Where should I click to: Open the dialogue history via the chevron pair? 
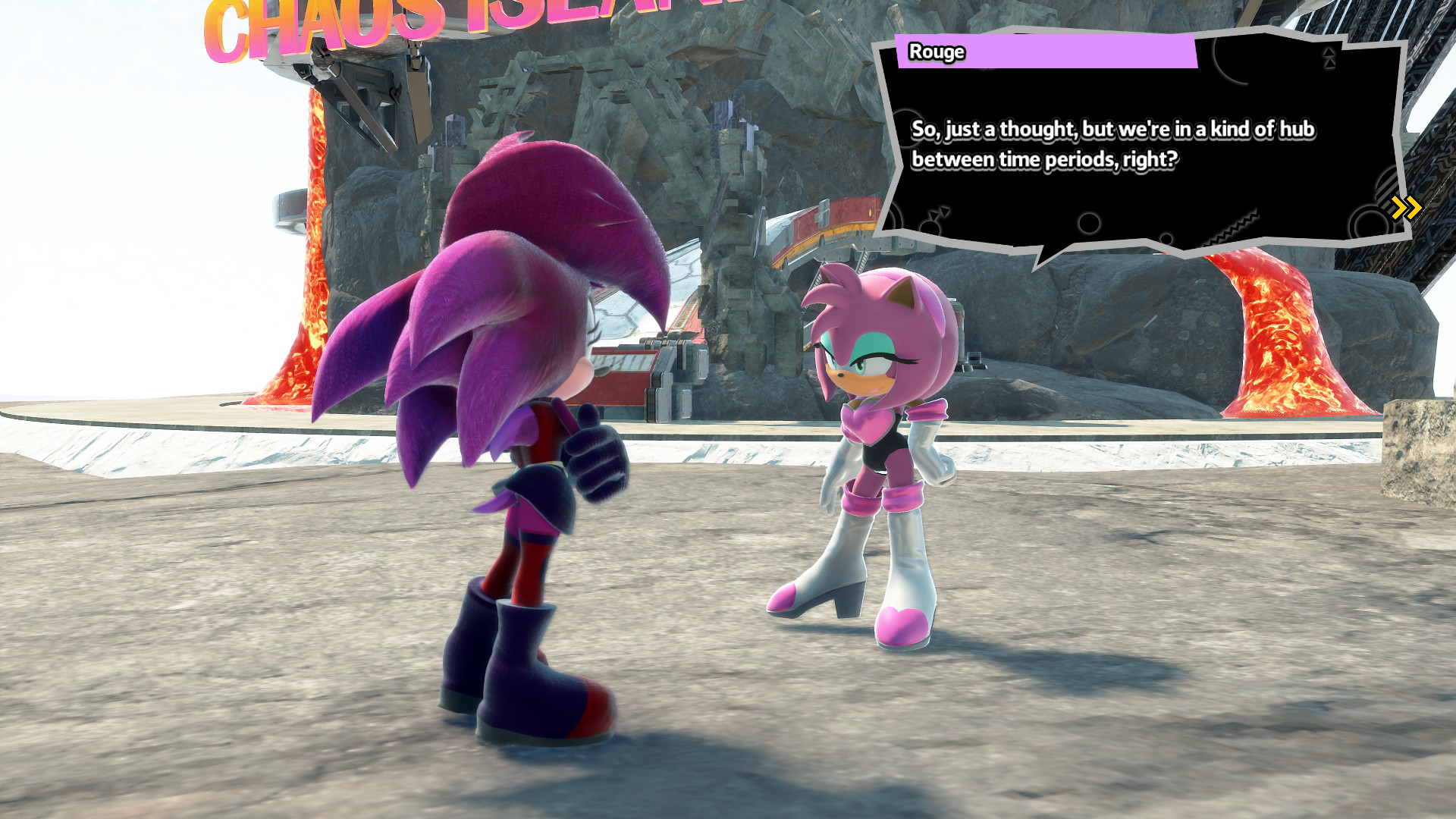(x=1406, y=206)
